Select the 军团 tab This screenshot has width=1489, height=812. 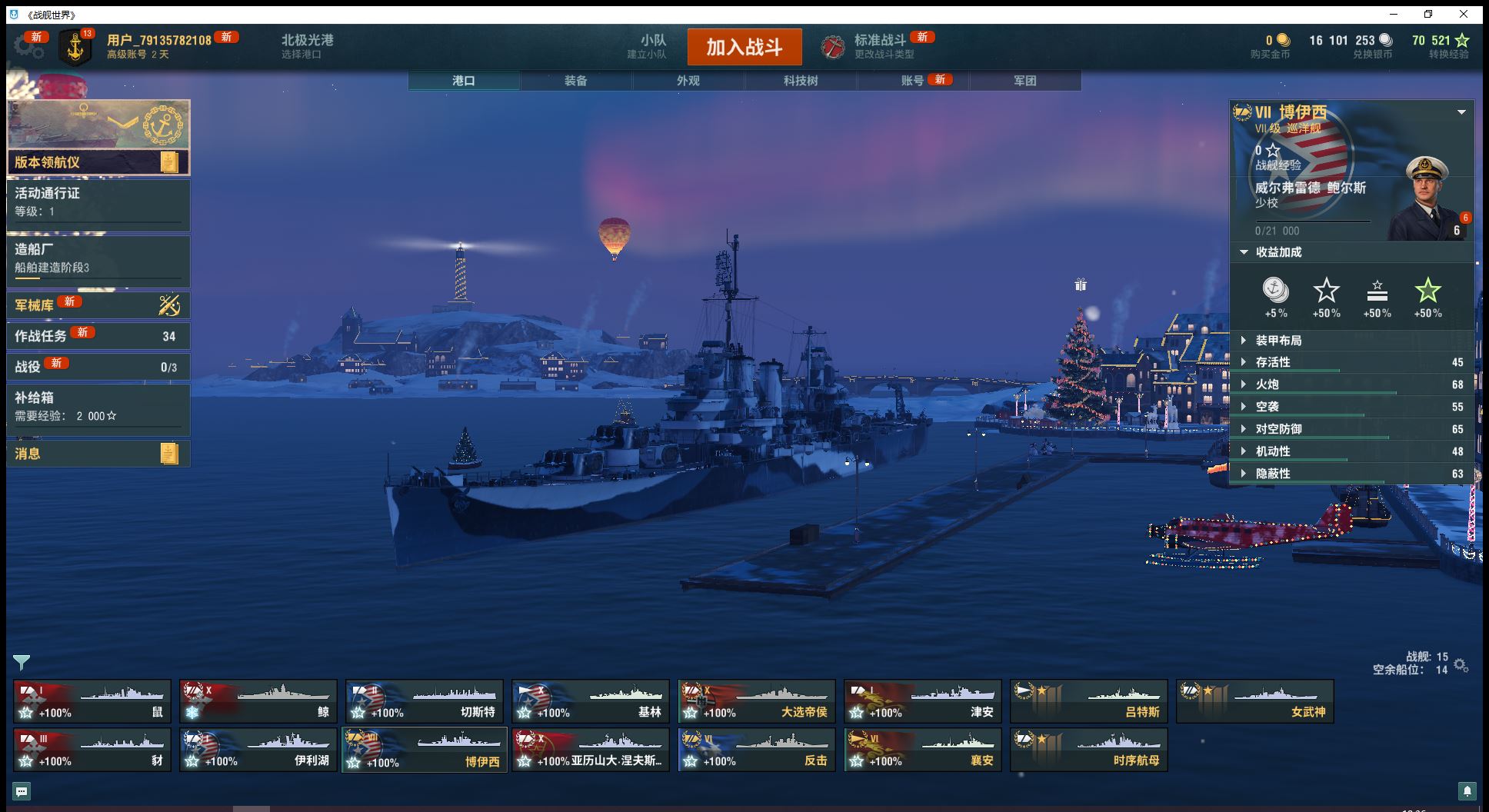click(1024, 81)
